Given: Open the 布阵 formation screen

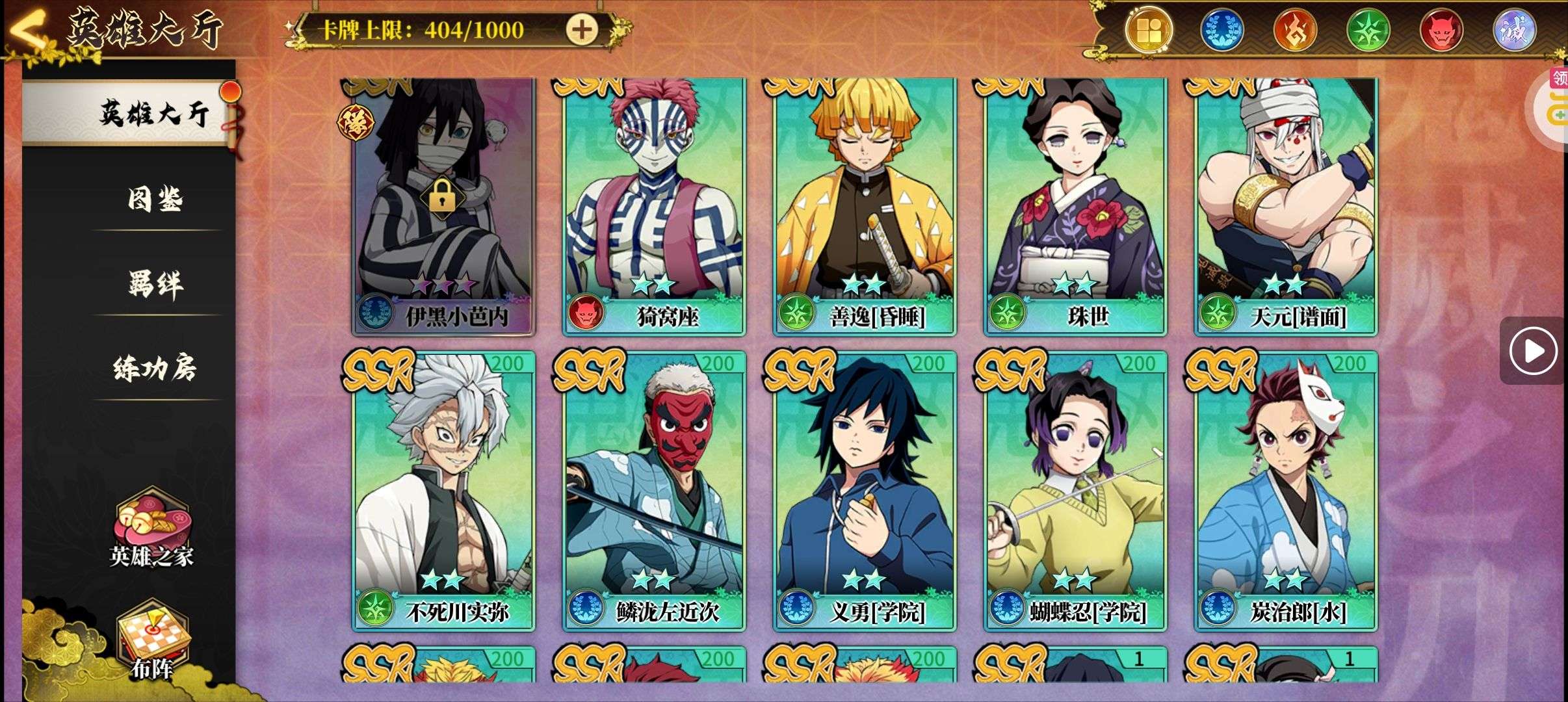Looking at the screenshot, I should point(151,640).
